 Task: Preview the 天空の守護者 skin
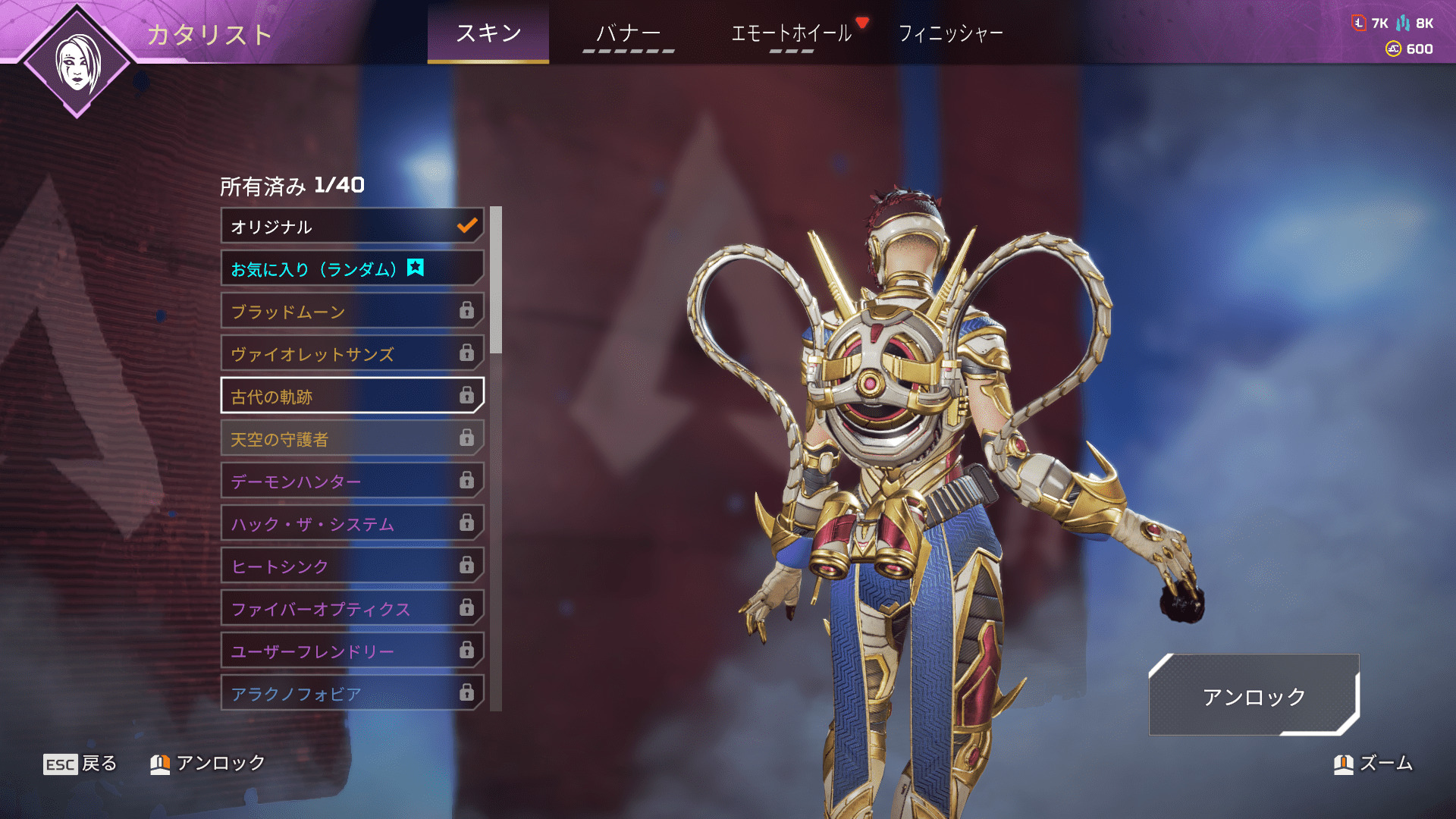tap(352, 438)
